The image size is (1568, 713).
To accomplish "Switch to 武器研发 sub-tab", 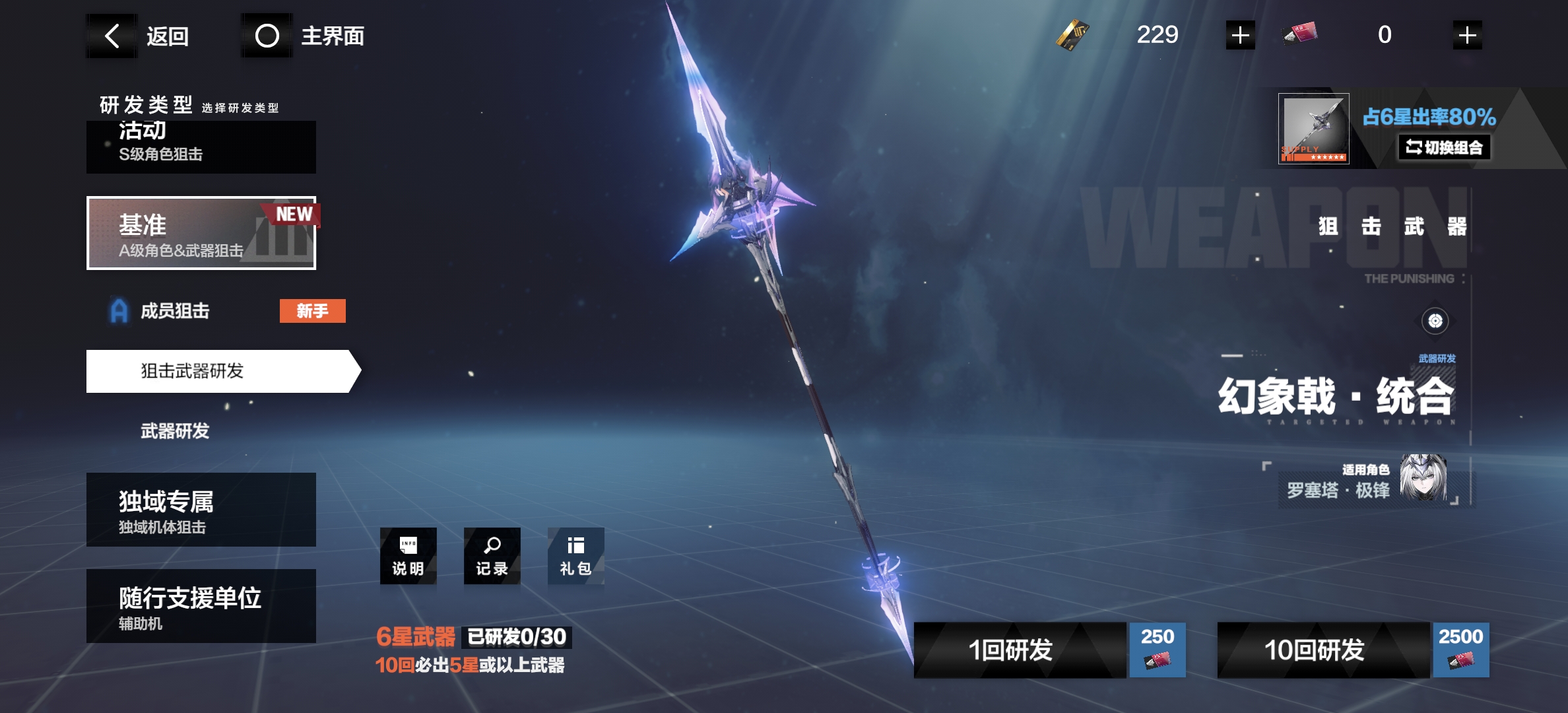I will pos(176,431).
